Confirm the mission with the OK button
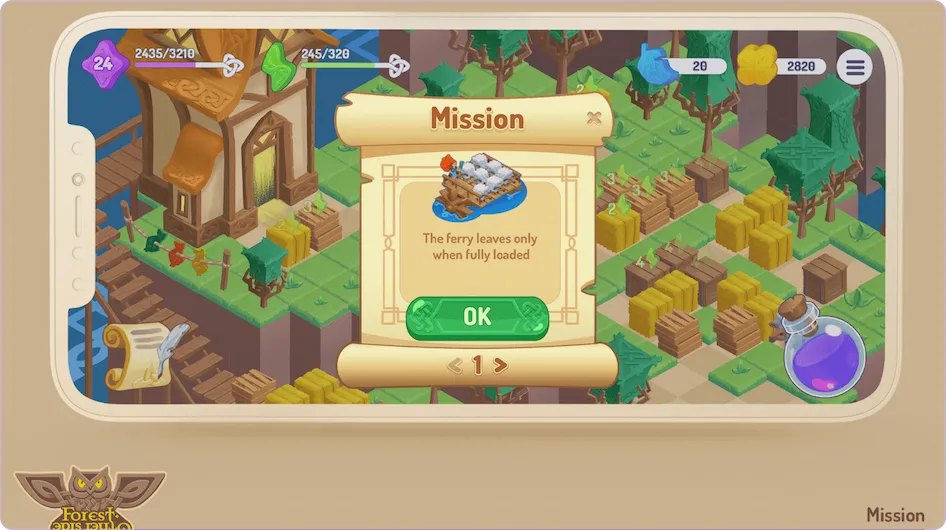 point(477,317)
